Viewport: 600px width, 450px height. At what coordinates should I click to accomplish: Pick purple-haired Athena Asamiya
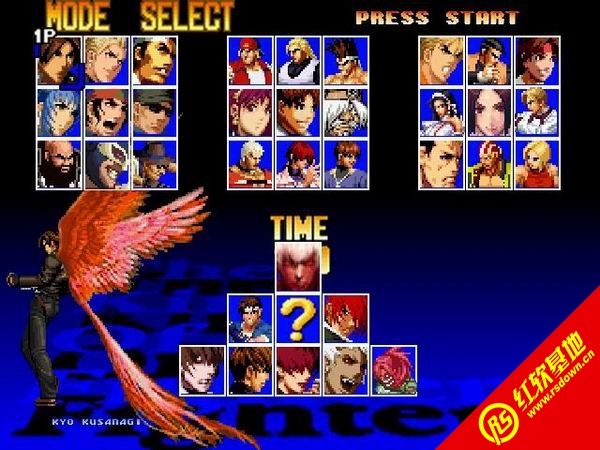tap(249, 112)
